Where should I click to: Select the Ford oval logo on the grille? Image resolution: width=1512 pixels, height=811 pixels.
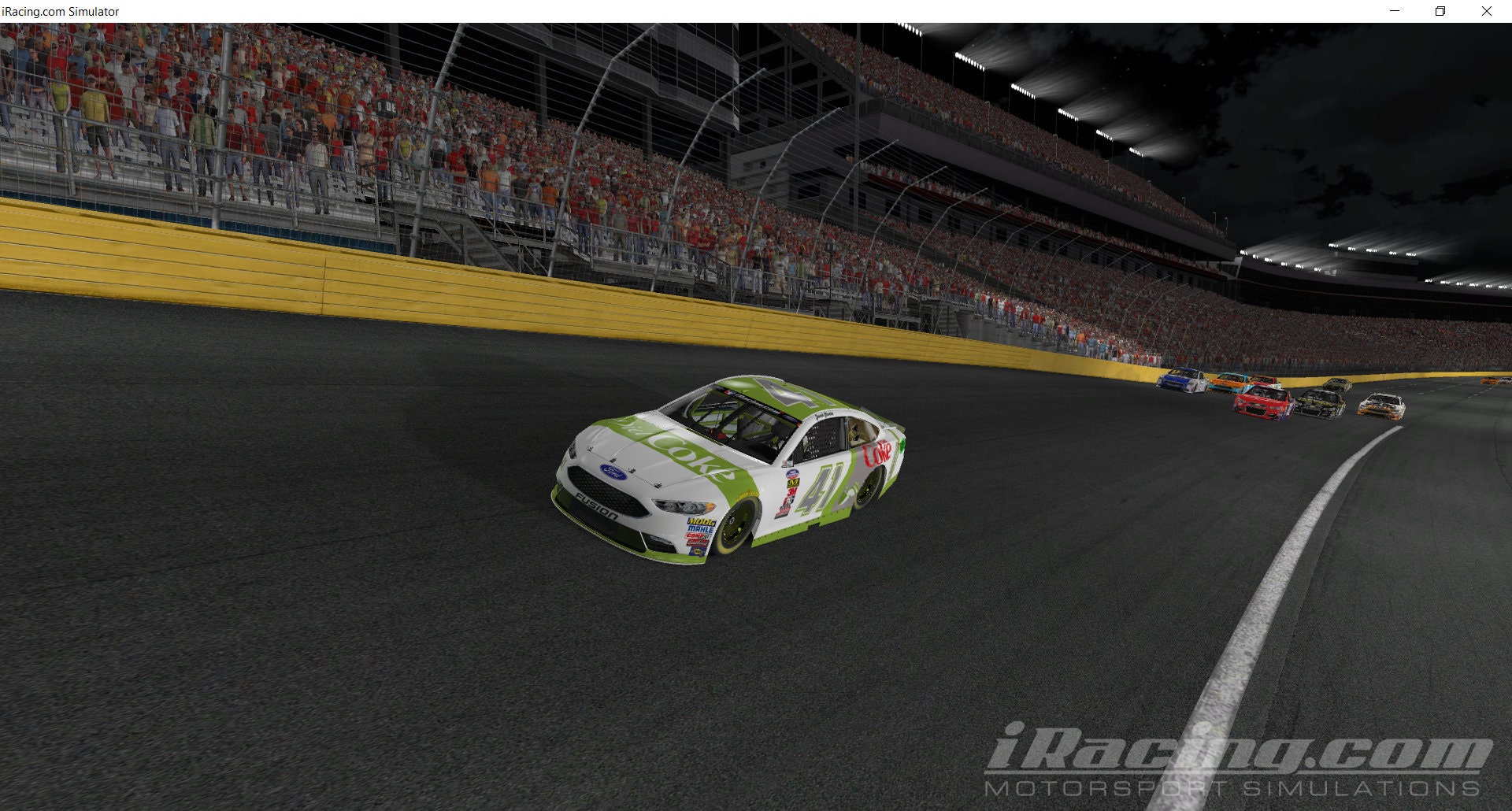613,472
